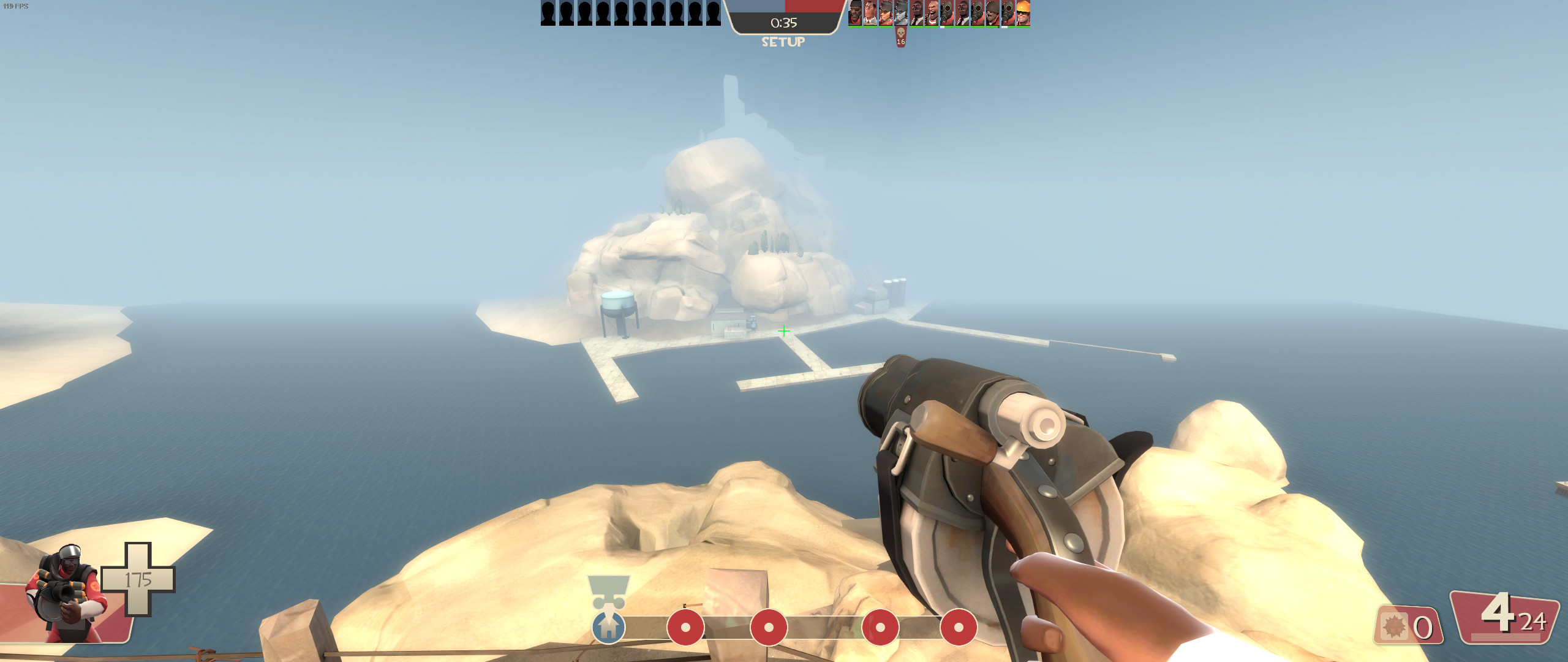Toggle the first red checkpoint marker on the track
Screen dimensions: 1568x662
(x=685, y=628)
